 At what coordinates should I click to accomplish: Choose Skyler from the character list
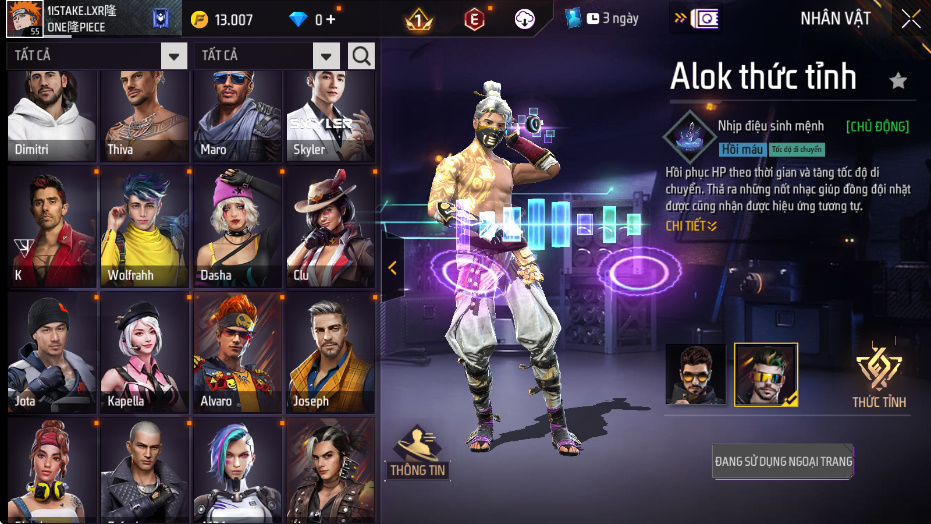coord(331,115)
